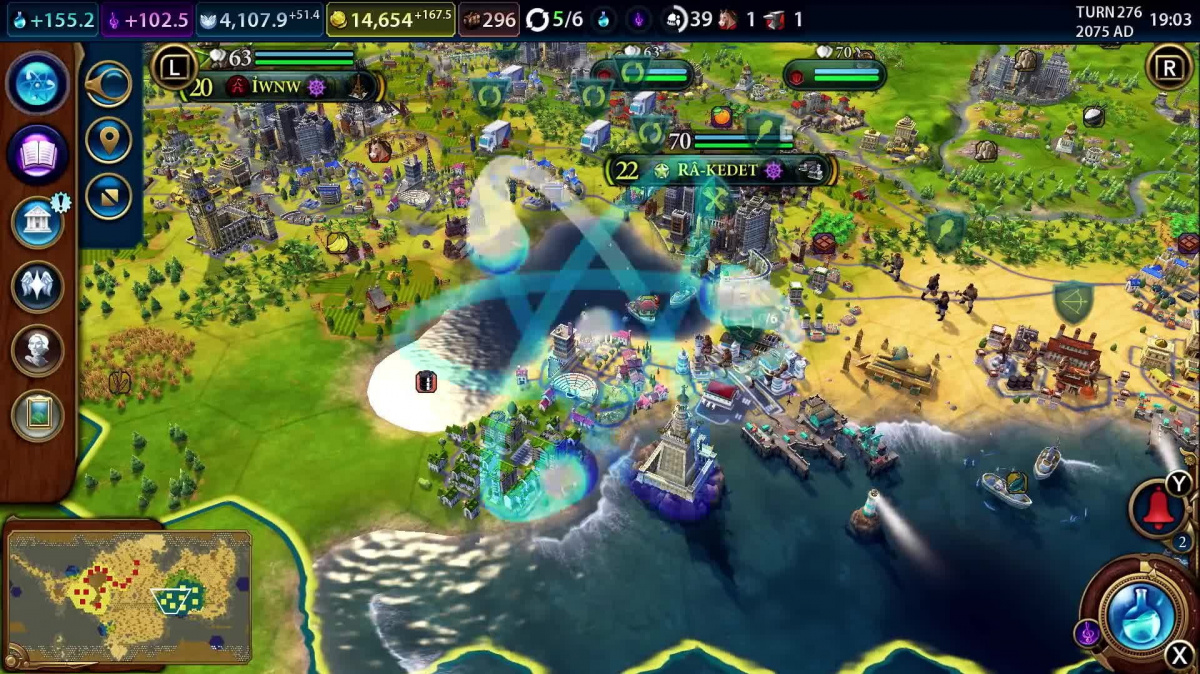This screenshot has height=674, width=1200.
Task: Open the red bell notifications
Action: (1157, 509)
